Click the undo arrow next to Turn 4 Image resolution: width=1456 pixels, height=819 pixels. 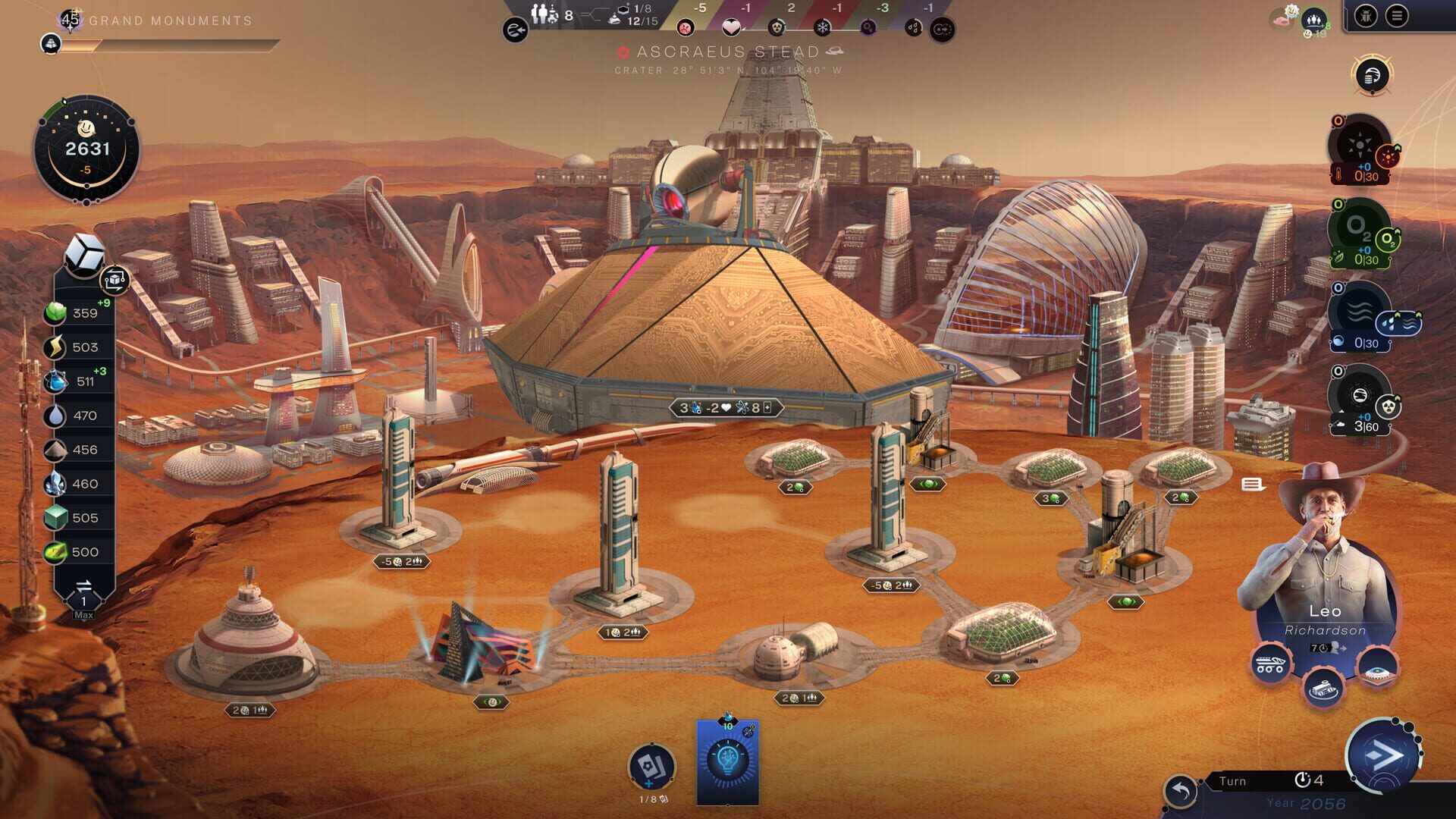pyautogui.click(x=1183, y=781)
